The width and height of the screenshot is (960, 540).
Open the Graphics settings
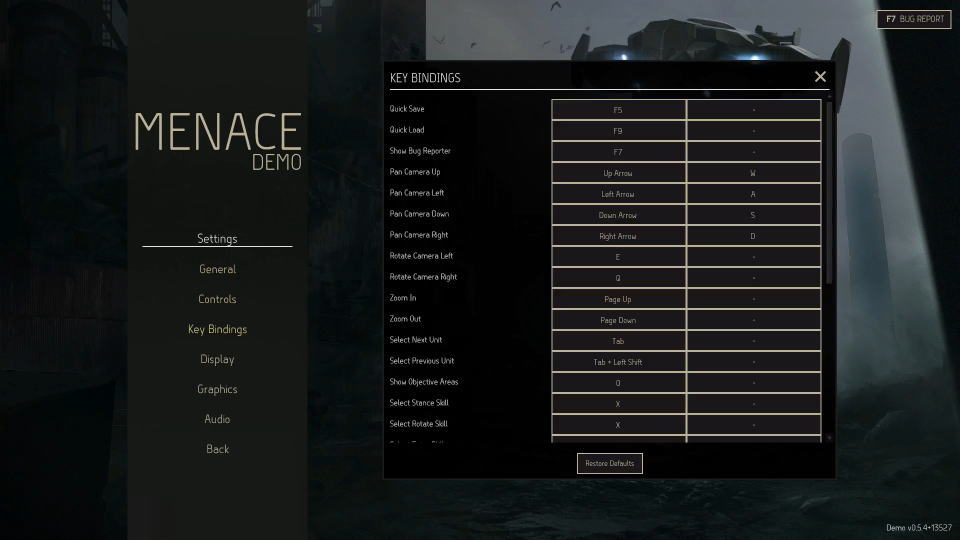point(217,389)
